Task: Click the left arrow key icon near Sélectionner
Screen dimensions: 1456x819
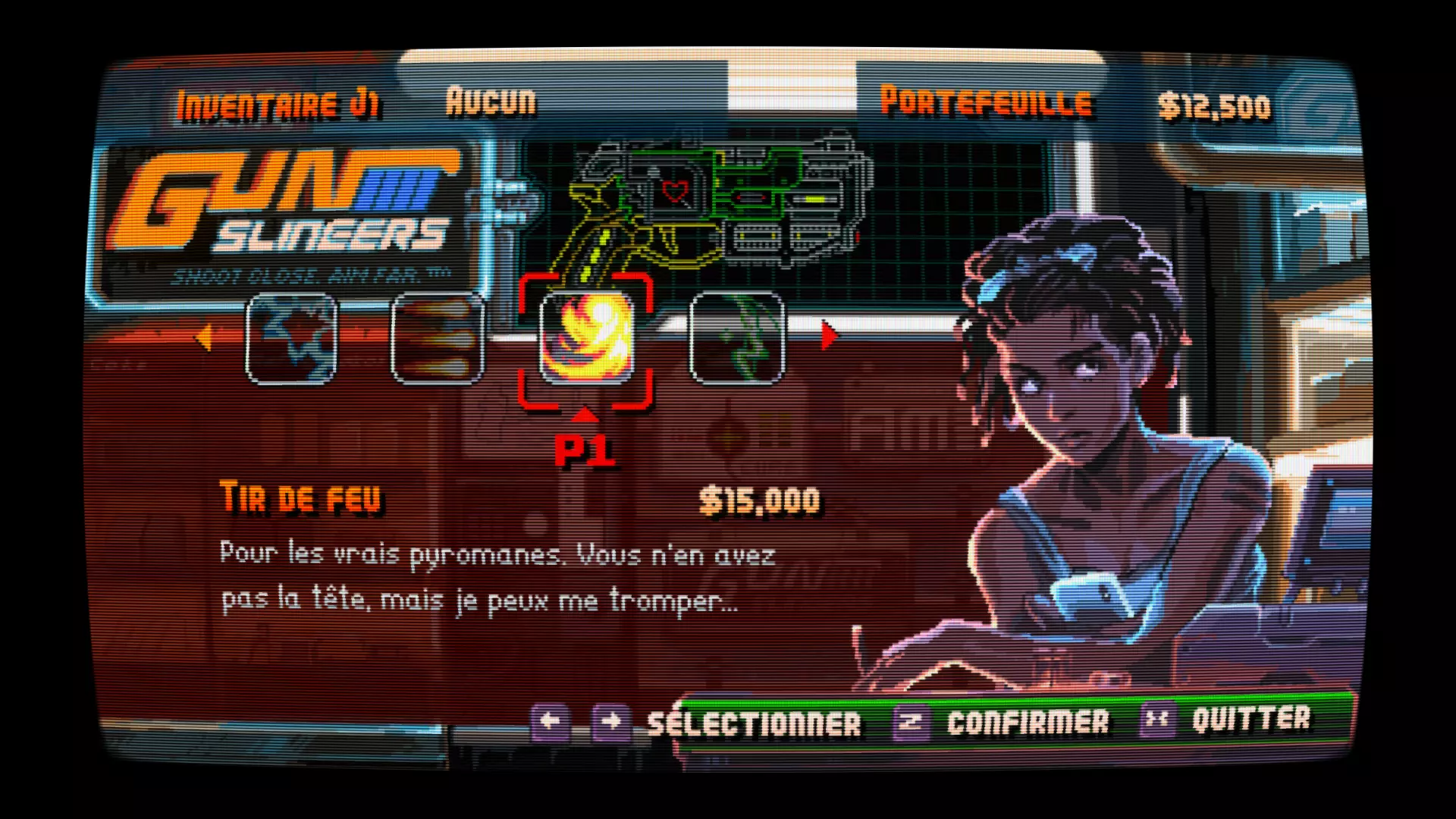Action: pos(549,720)
